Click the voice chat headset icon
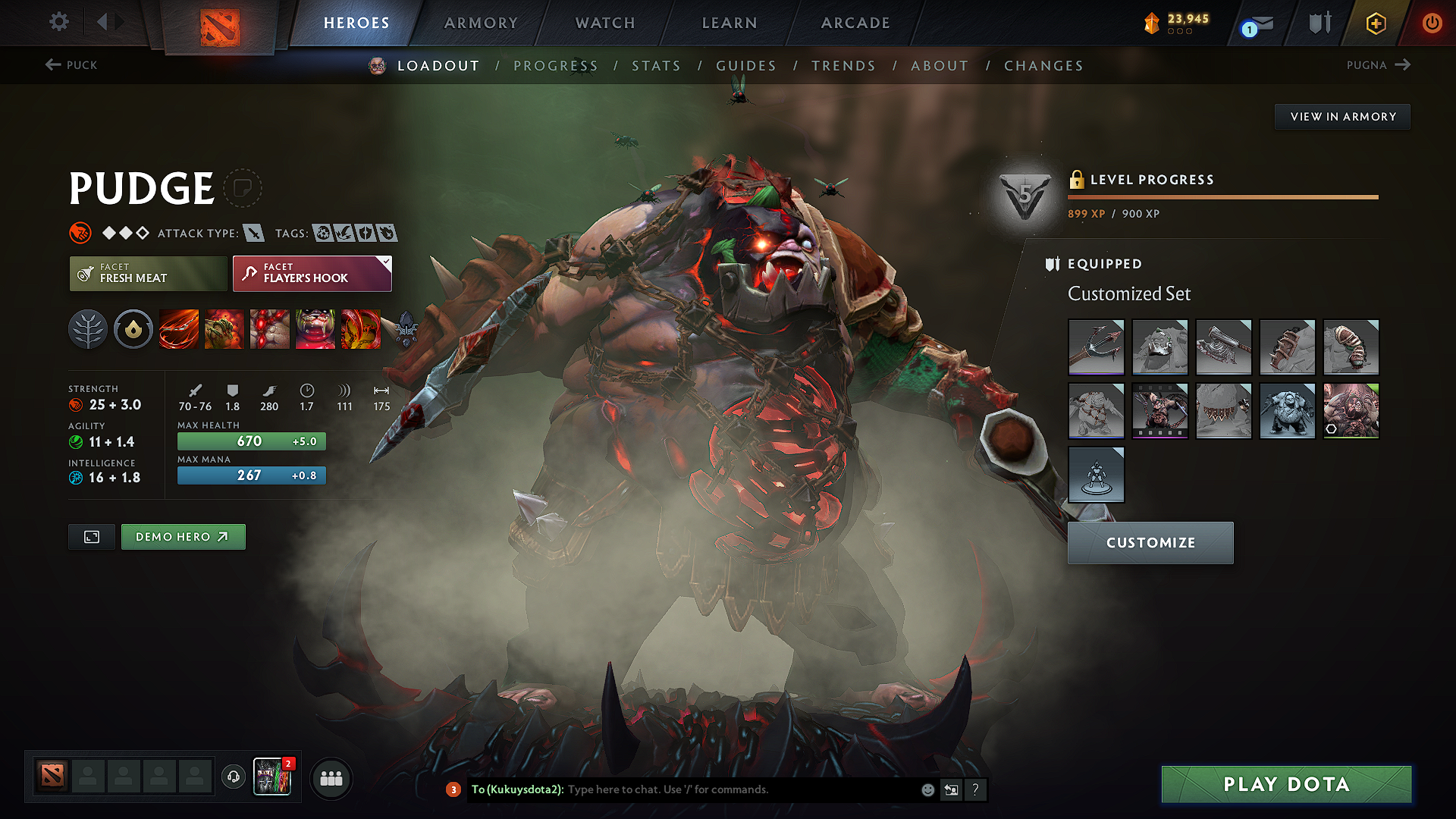Image resolution: width=1456 pixels, height=819 pixels. pyautogui.click(x=233, y=778)
